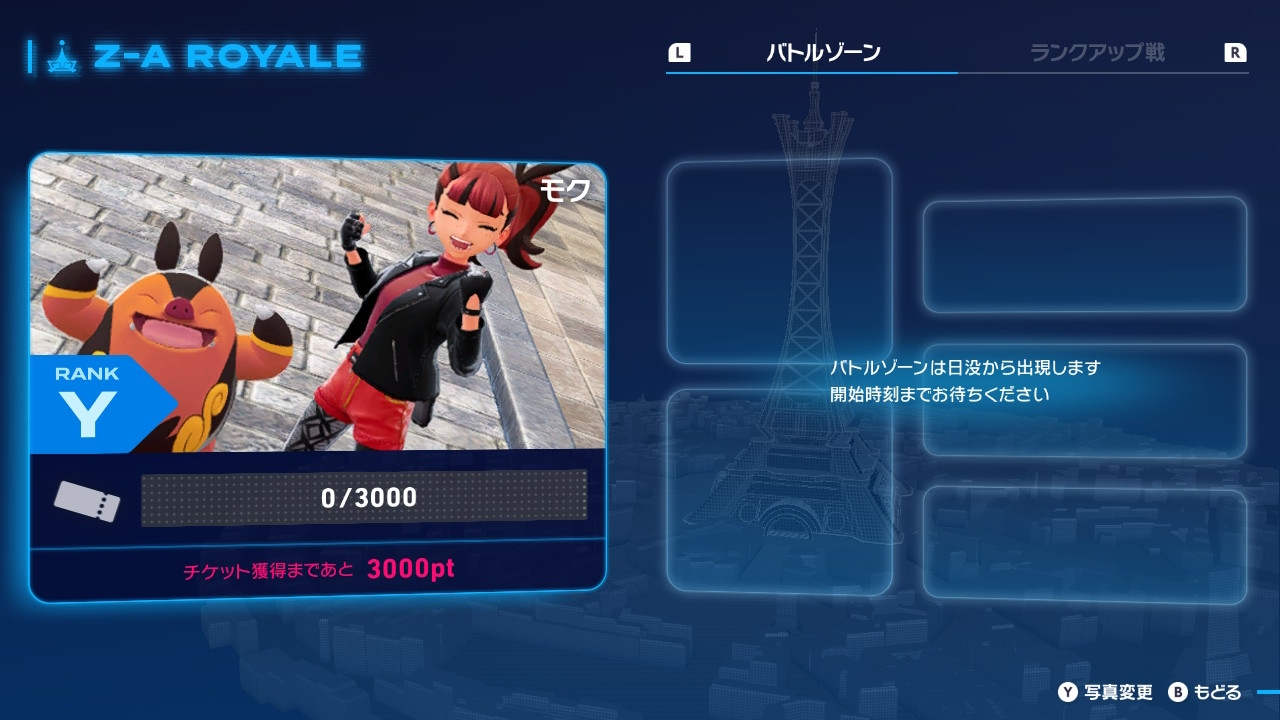This screenshot has width=1280, height=720.
Task: Open the ランクアップ戦 tab
Action: (1097, 53)
